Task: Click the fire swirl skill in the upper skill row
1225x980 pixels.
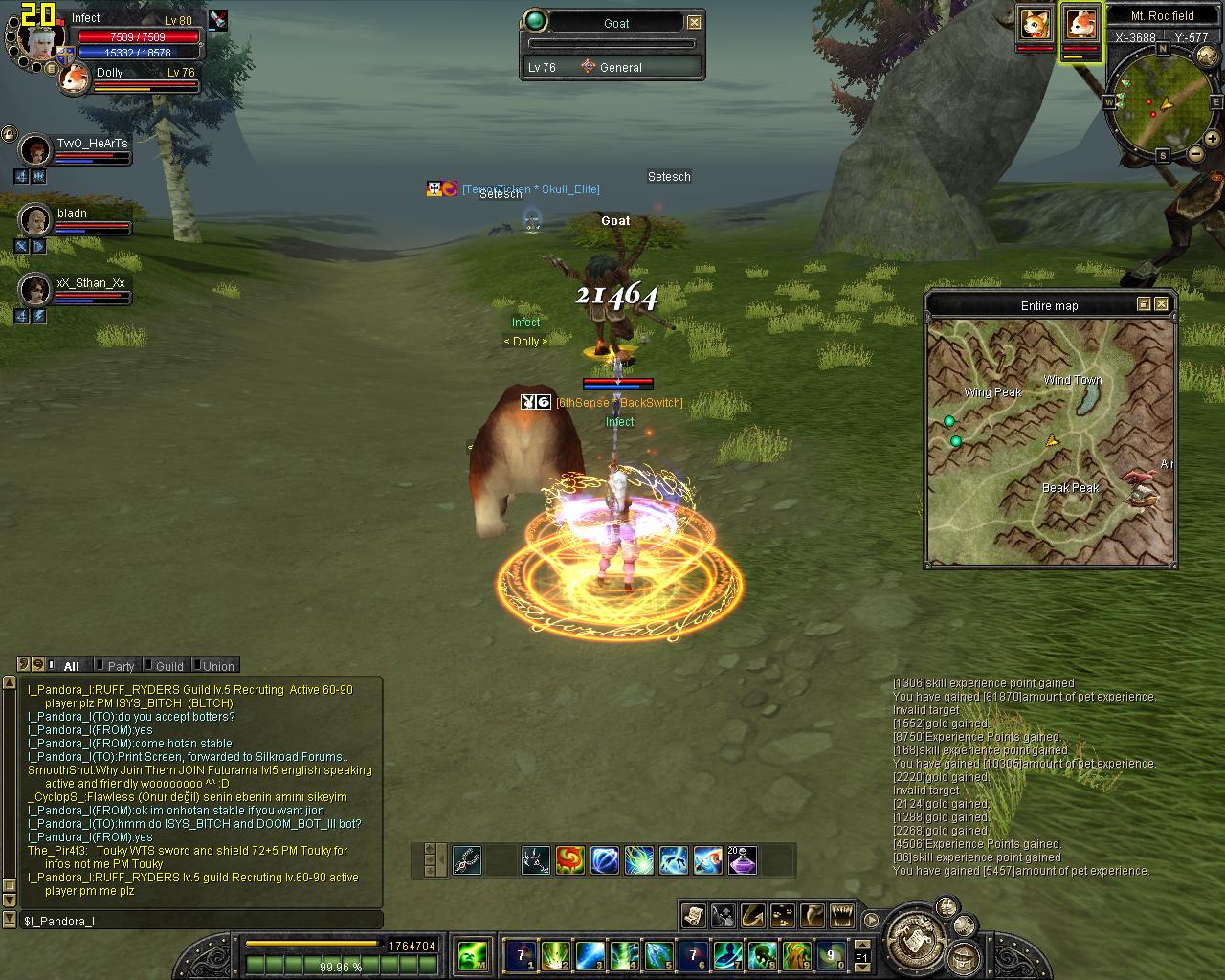Action: (x=570, y=860)
